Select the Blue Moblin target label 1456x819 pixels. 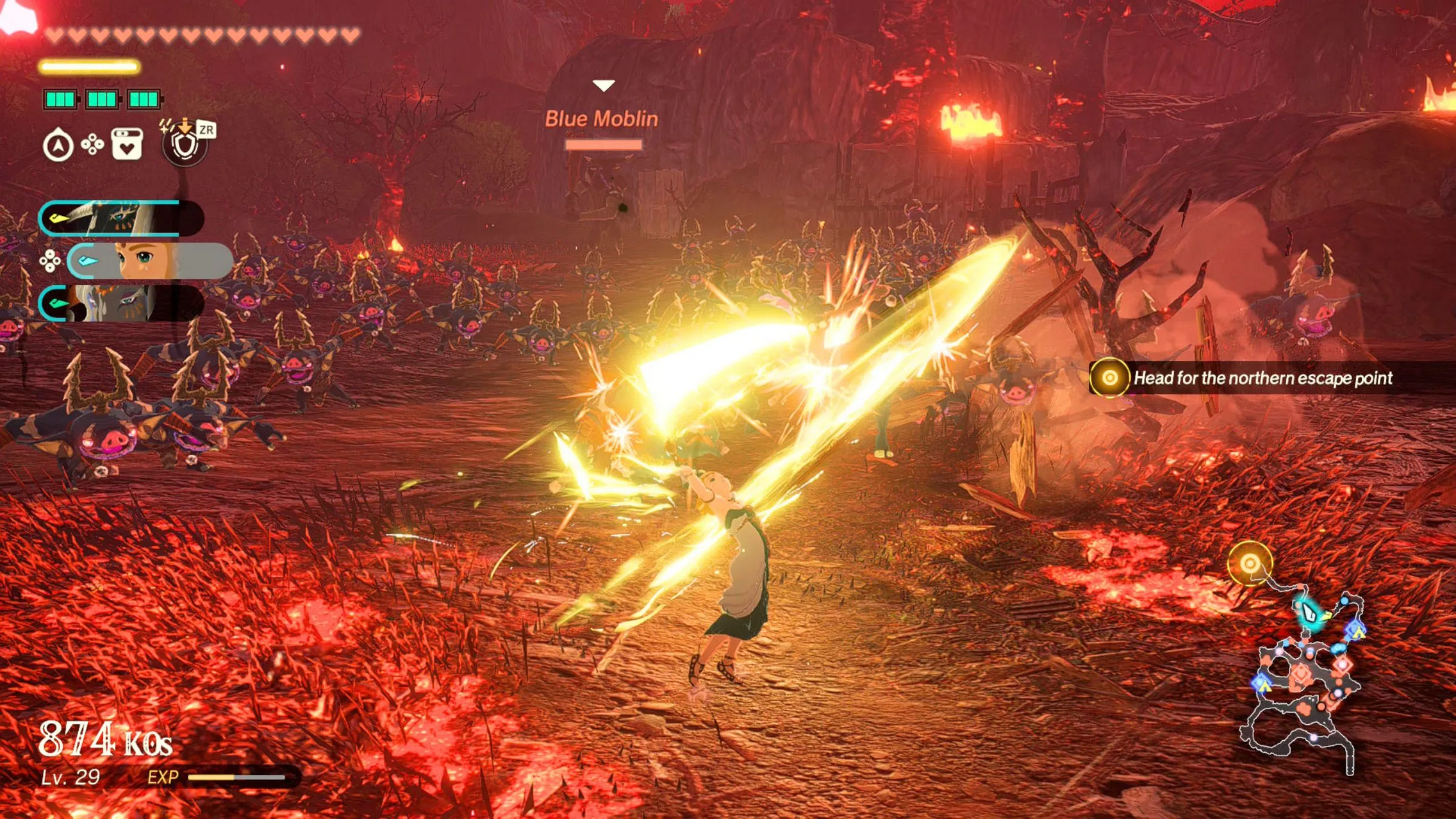point(601,119)
